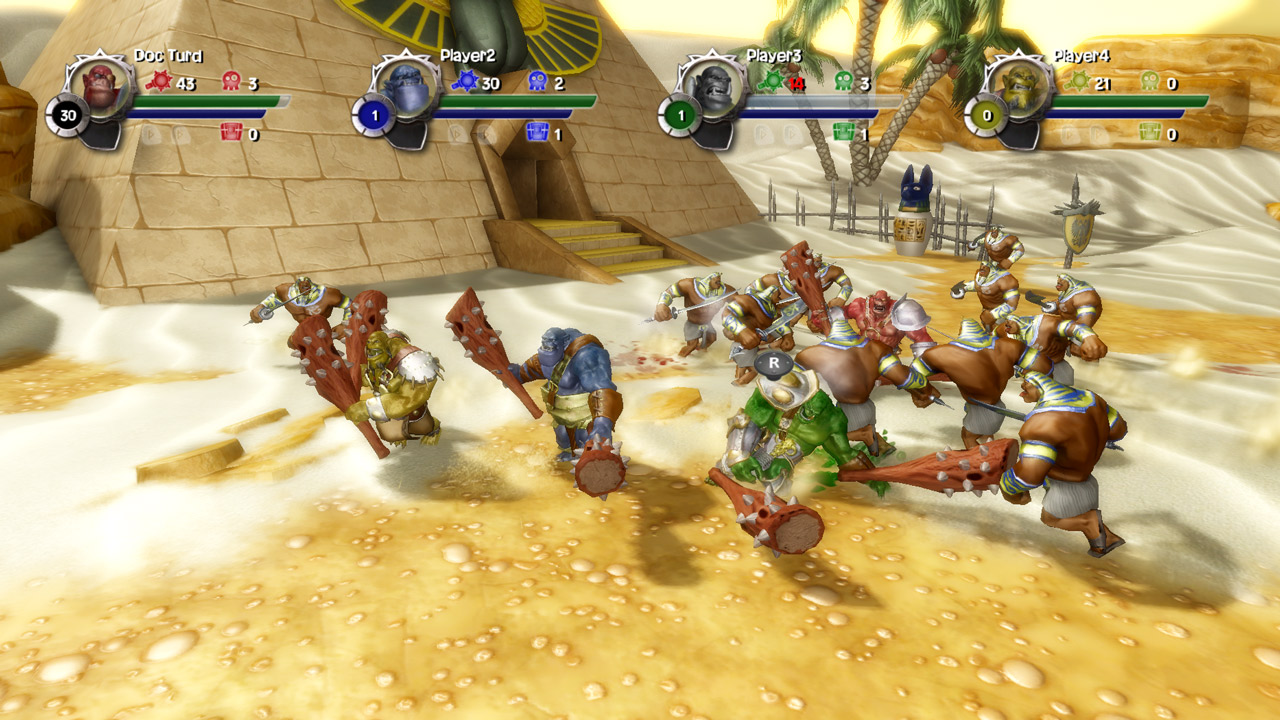
Task: Select Player2's blue treasure chest icon
Action: (537, 132)
